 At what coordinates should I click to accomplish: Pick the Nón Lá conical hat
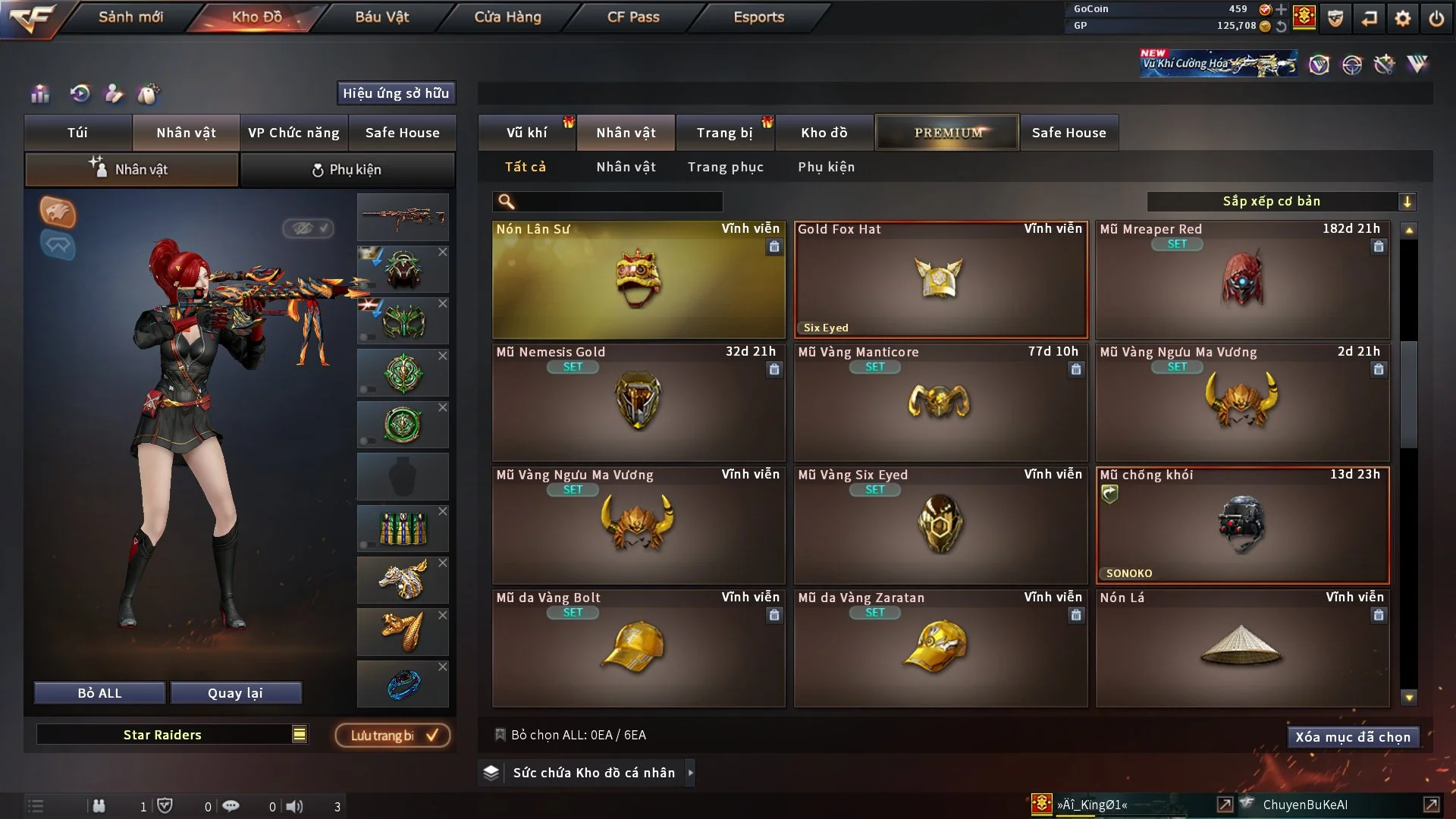click(1241, 648)
